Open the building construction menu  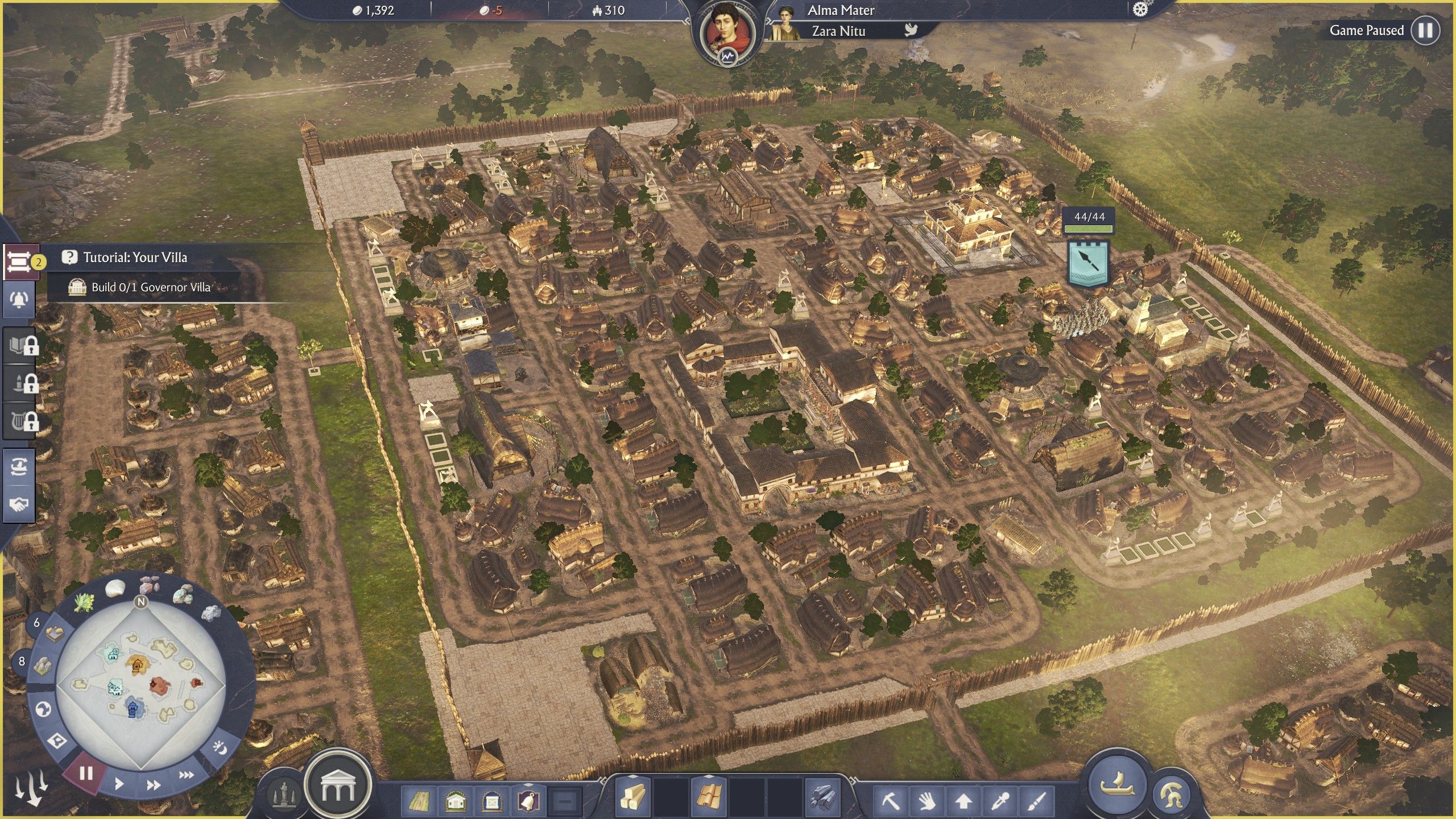338,785
